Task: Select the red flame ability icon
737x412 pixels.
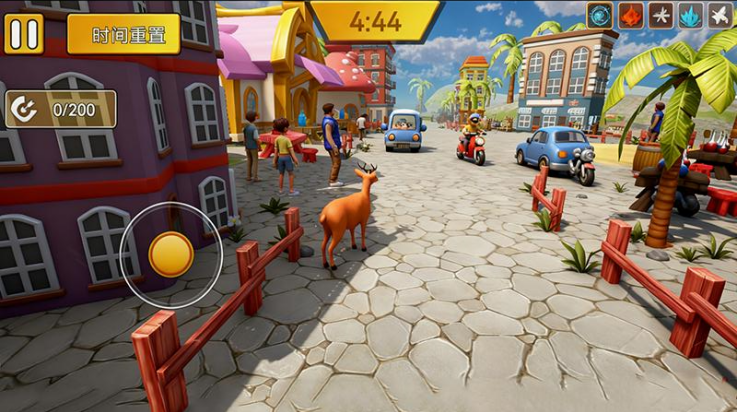Action: pos(629,15)
